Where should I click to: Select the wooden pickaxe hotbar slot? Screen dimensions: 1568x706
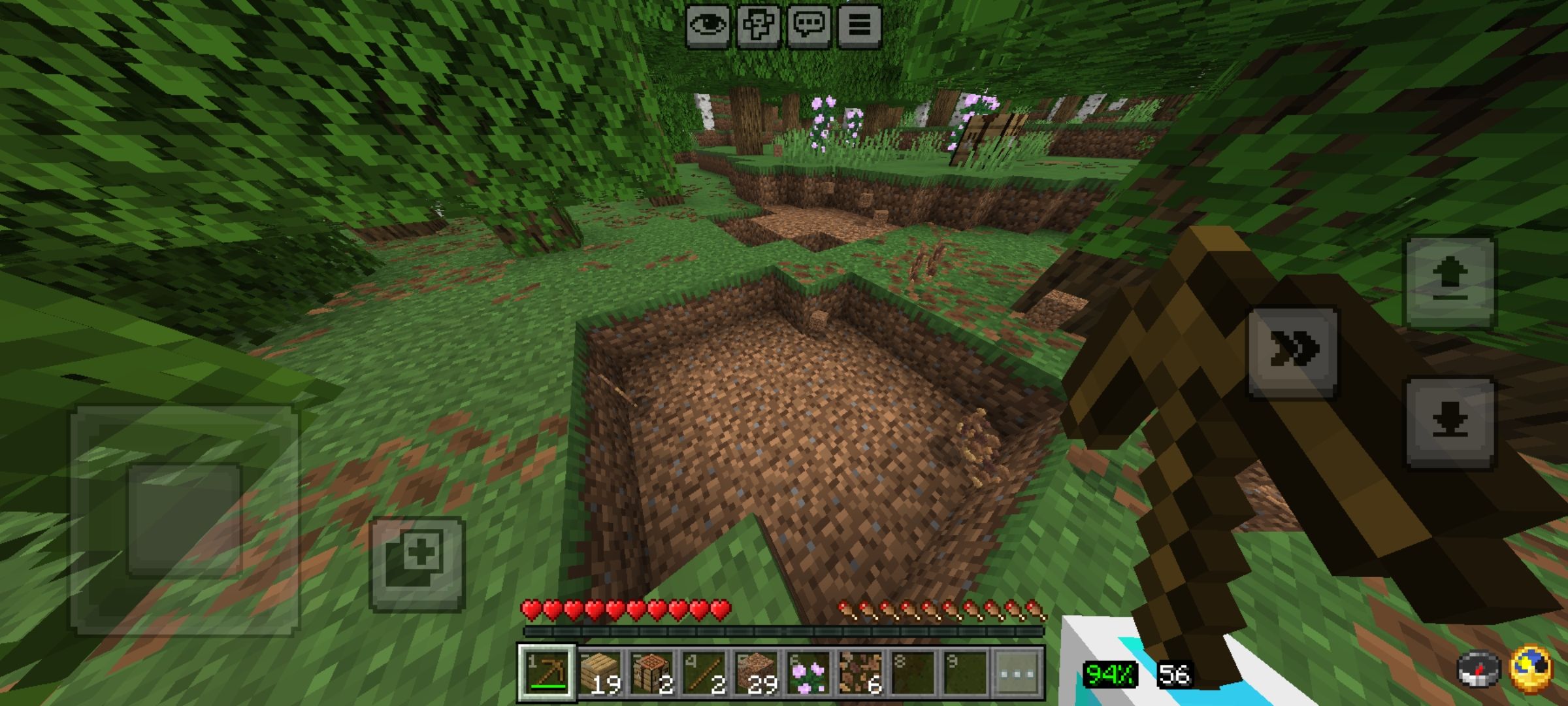pyautogui.click(x=547, y=673)
